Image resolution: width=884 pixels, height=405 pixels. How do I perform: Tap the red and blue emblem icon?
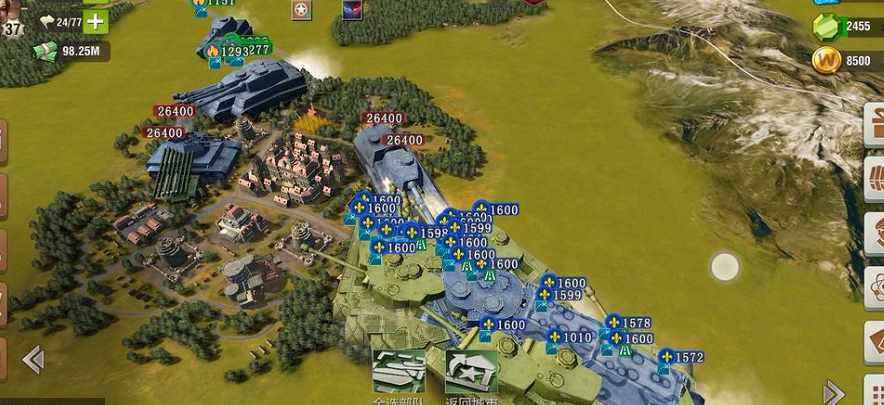pos(352,9)
